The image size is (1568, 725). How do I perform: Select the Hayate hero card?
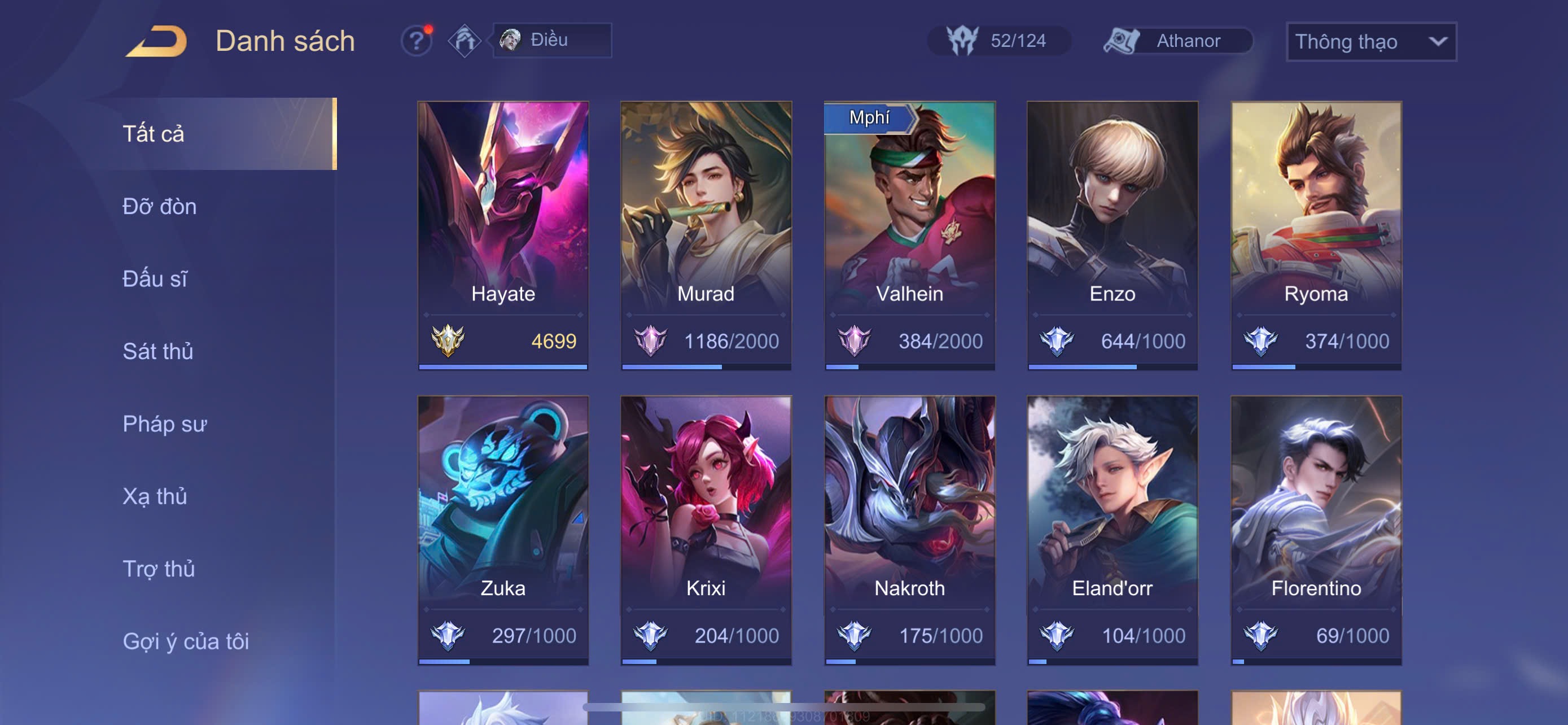(503, 235)
